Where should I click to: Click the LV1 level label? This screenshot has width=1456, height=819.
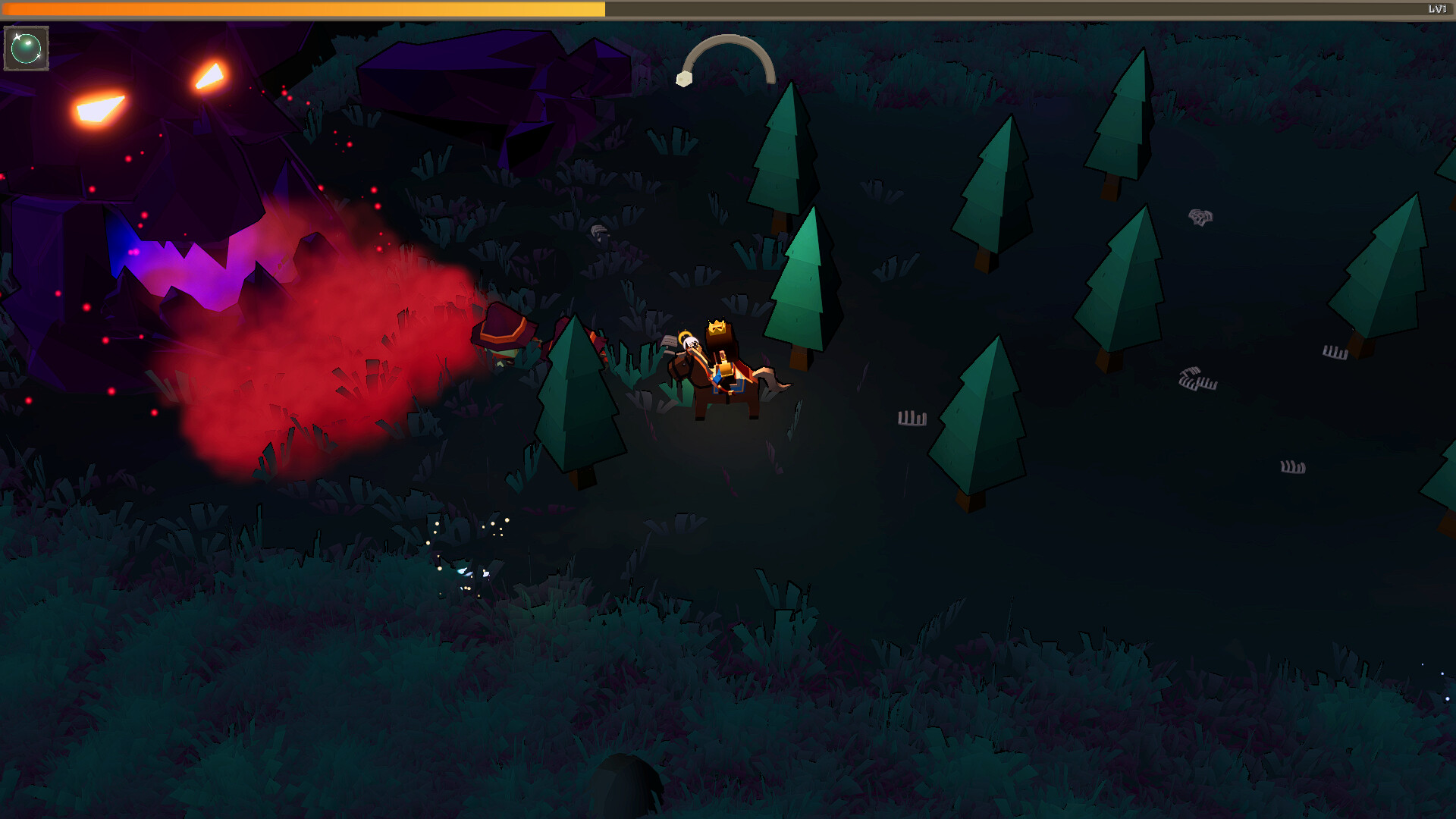click(x=1437, y=8)
